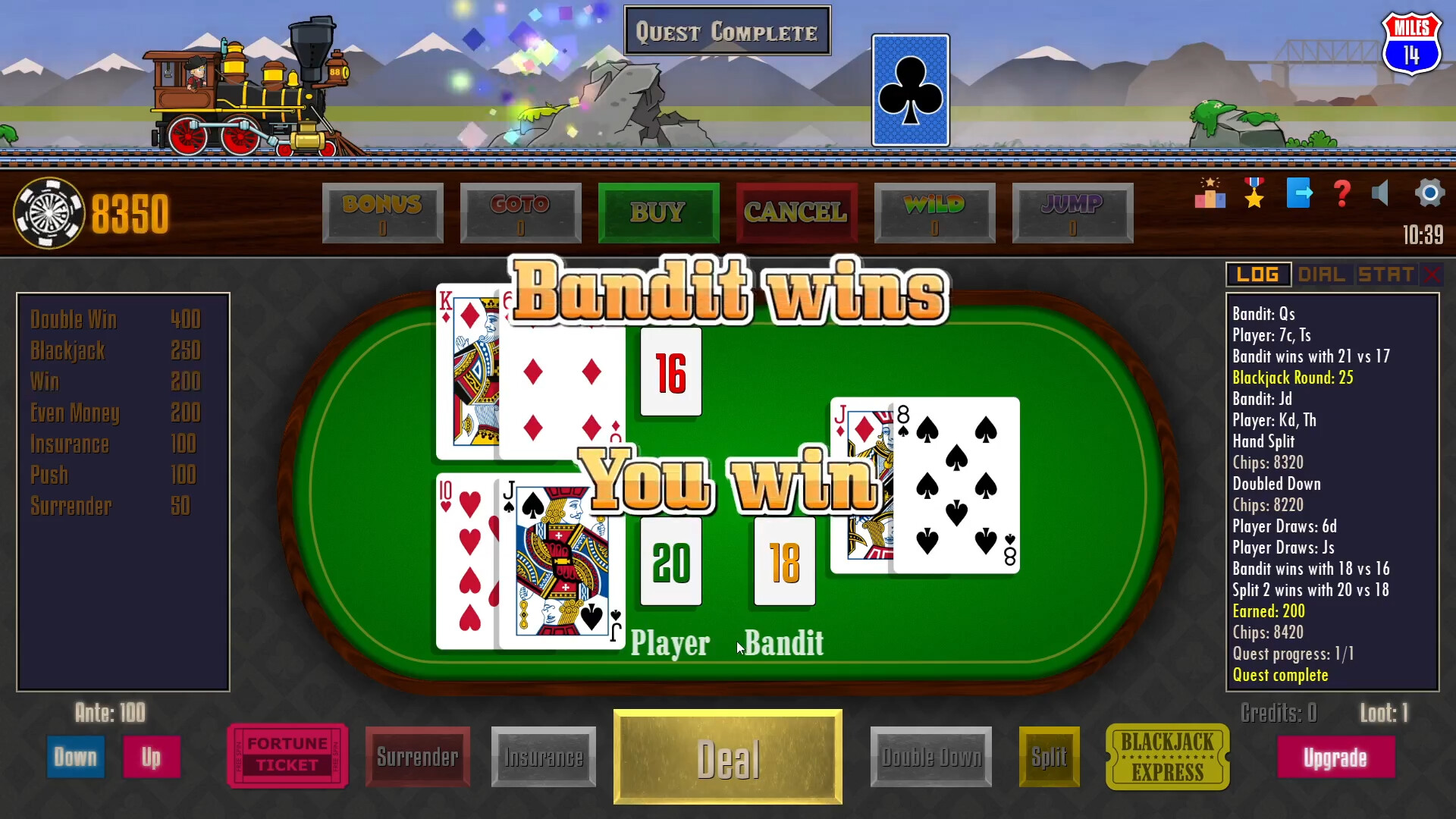
Task: Switch to the DIAL tab
Action: coord(1322,275)
